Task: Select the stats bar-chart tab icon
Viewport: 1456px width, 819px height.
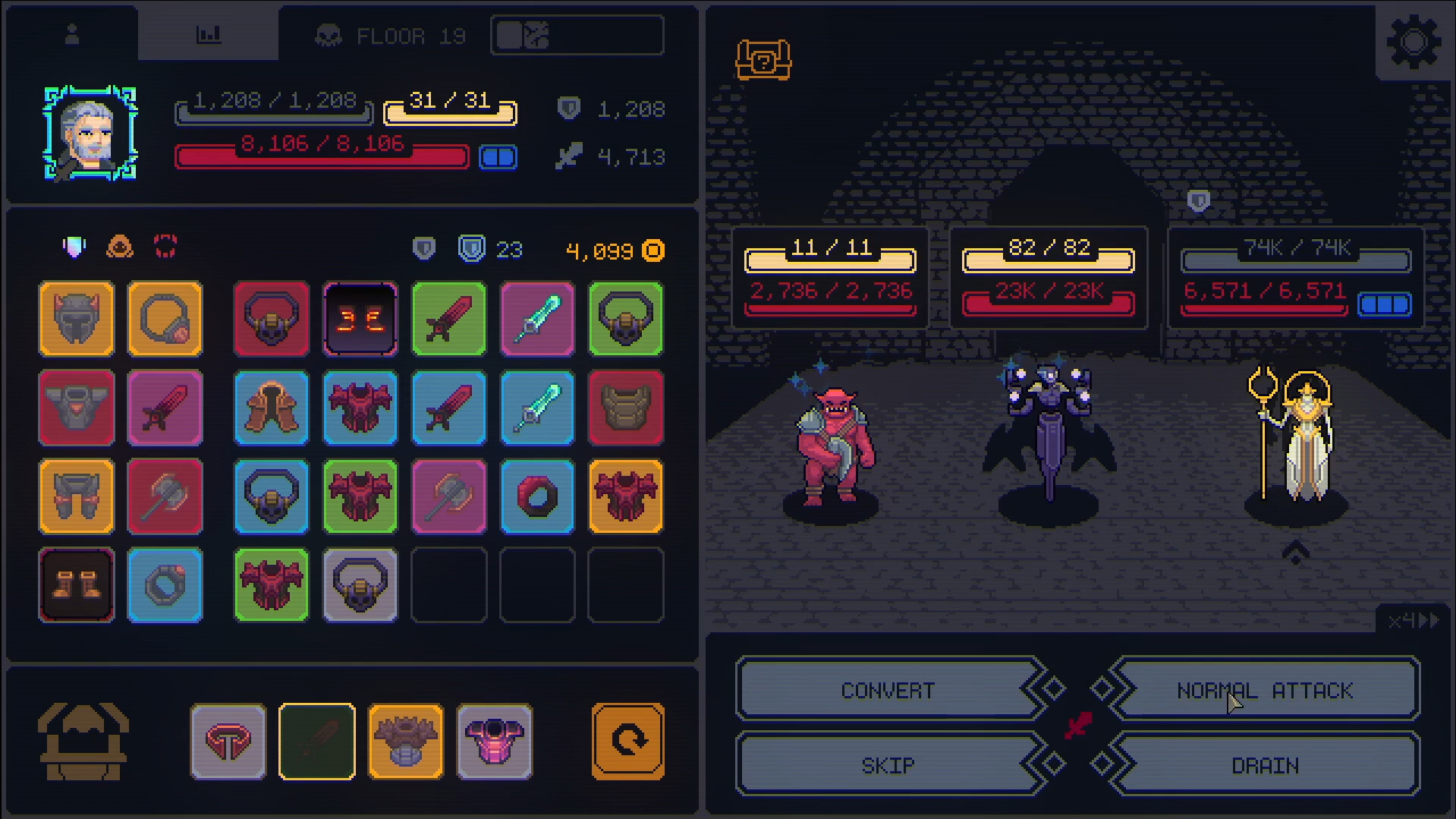Action: coord(209,33)
